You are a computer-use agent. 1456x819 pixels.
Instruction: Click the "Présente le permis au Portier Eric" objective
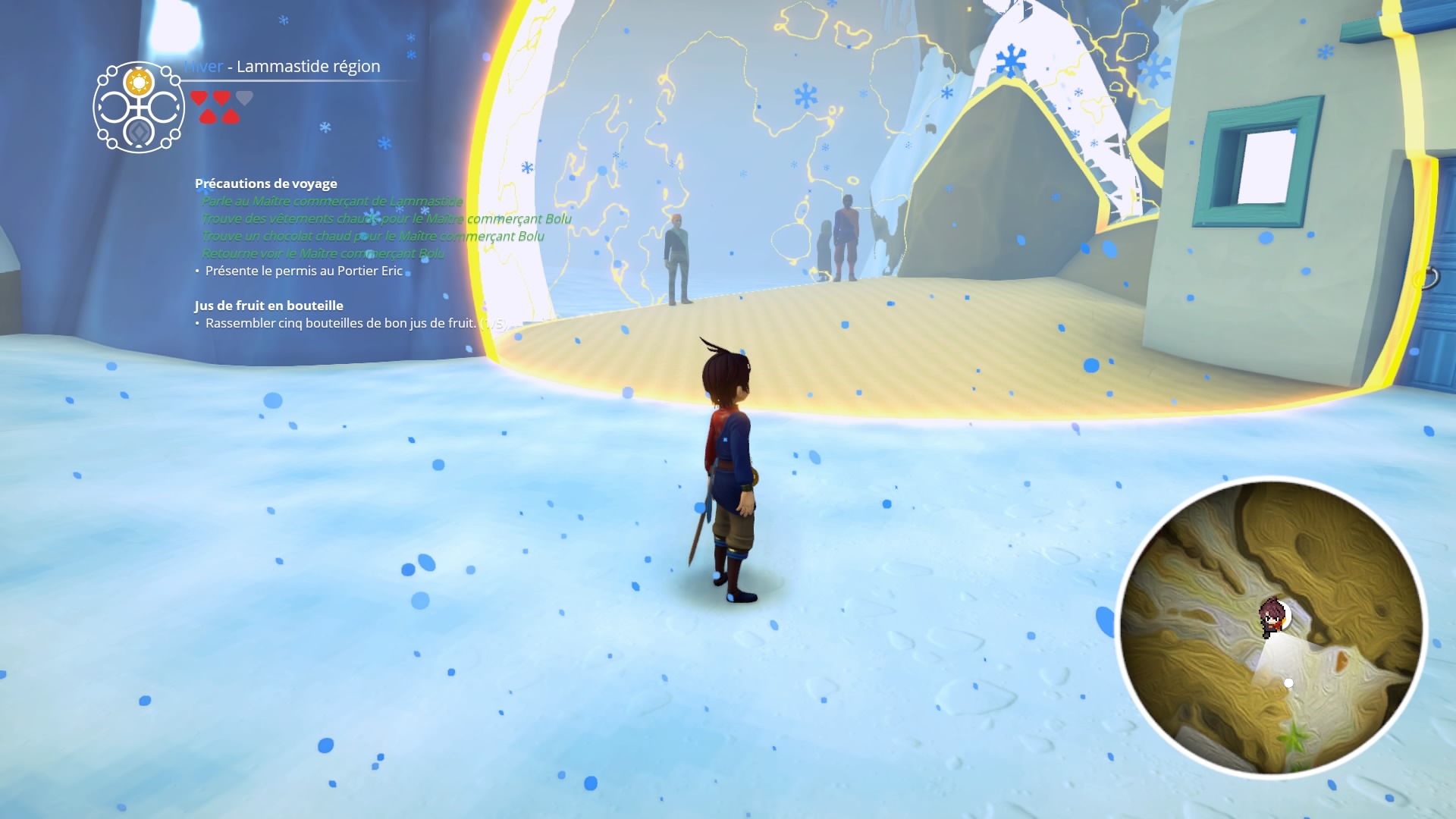[x=303, y=271]
